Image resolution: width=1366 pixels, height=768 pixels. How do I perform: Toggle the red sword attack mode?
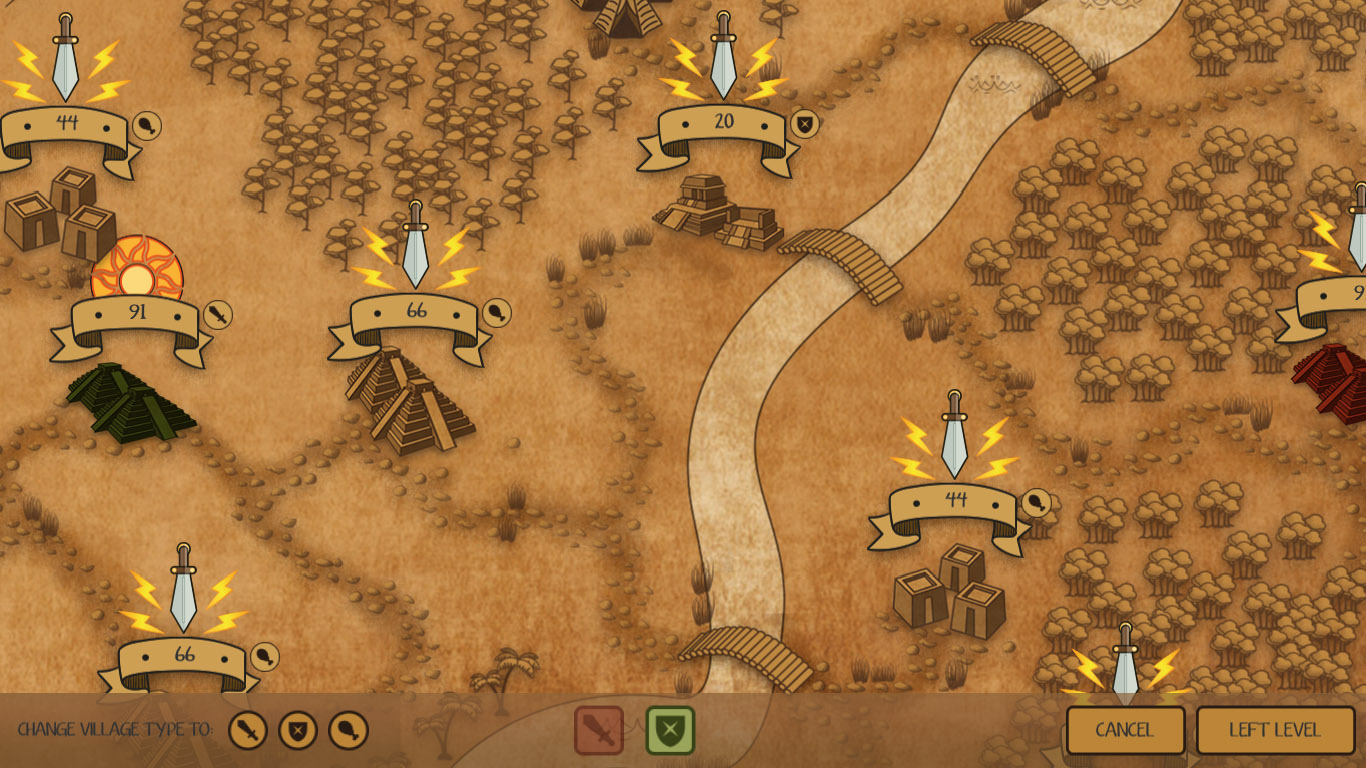point(600,731)
